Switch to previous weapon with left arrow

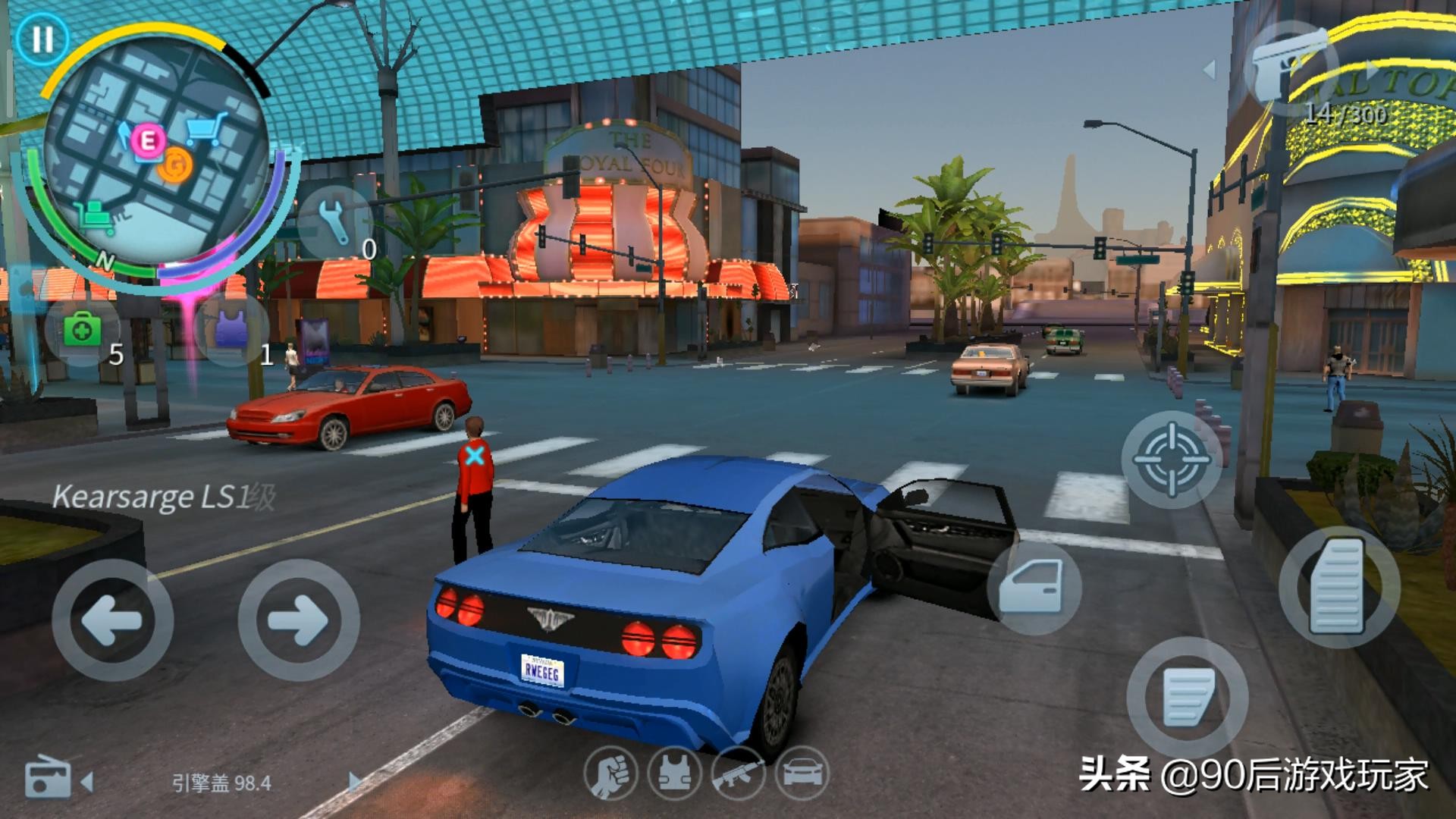coord(1210,70)
